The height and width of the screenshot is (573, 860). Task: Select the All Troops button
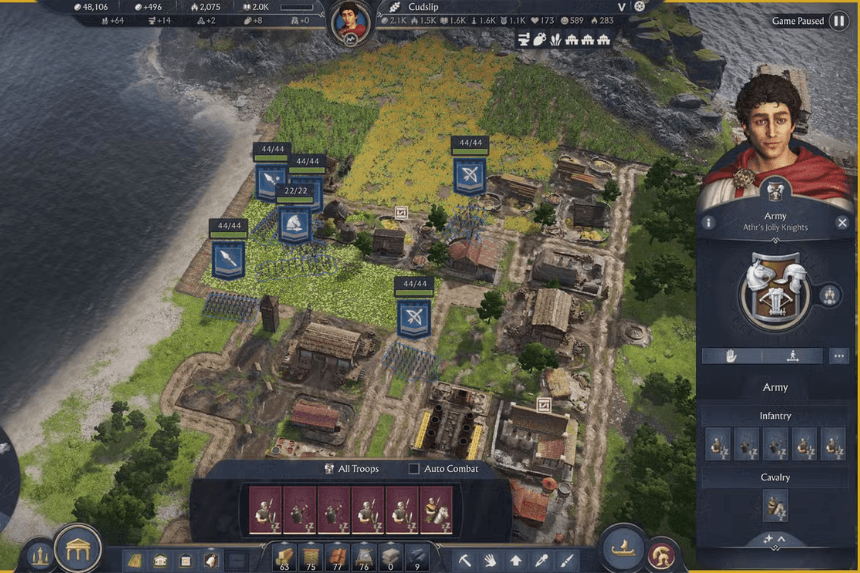coord(351,469)
